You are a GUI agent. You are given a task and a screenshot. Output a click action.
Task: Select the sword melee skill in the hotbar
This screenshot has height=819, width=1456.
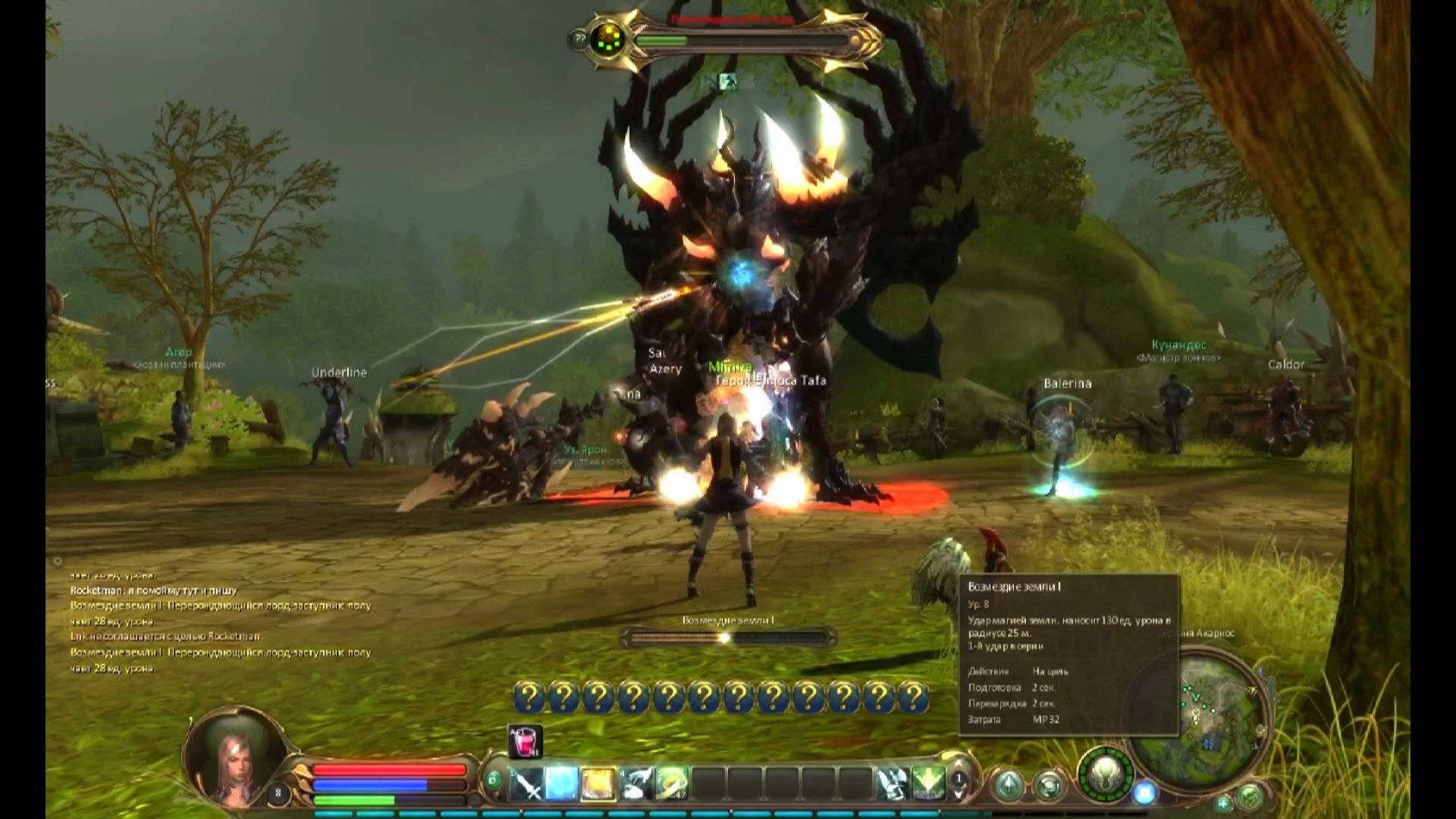coord(529,782)
